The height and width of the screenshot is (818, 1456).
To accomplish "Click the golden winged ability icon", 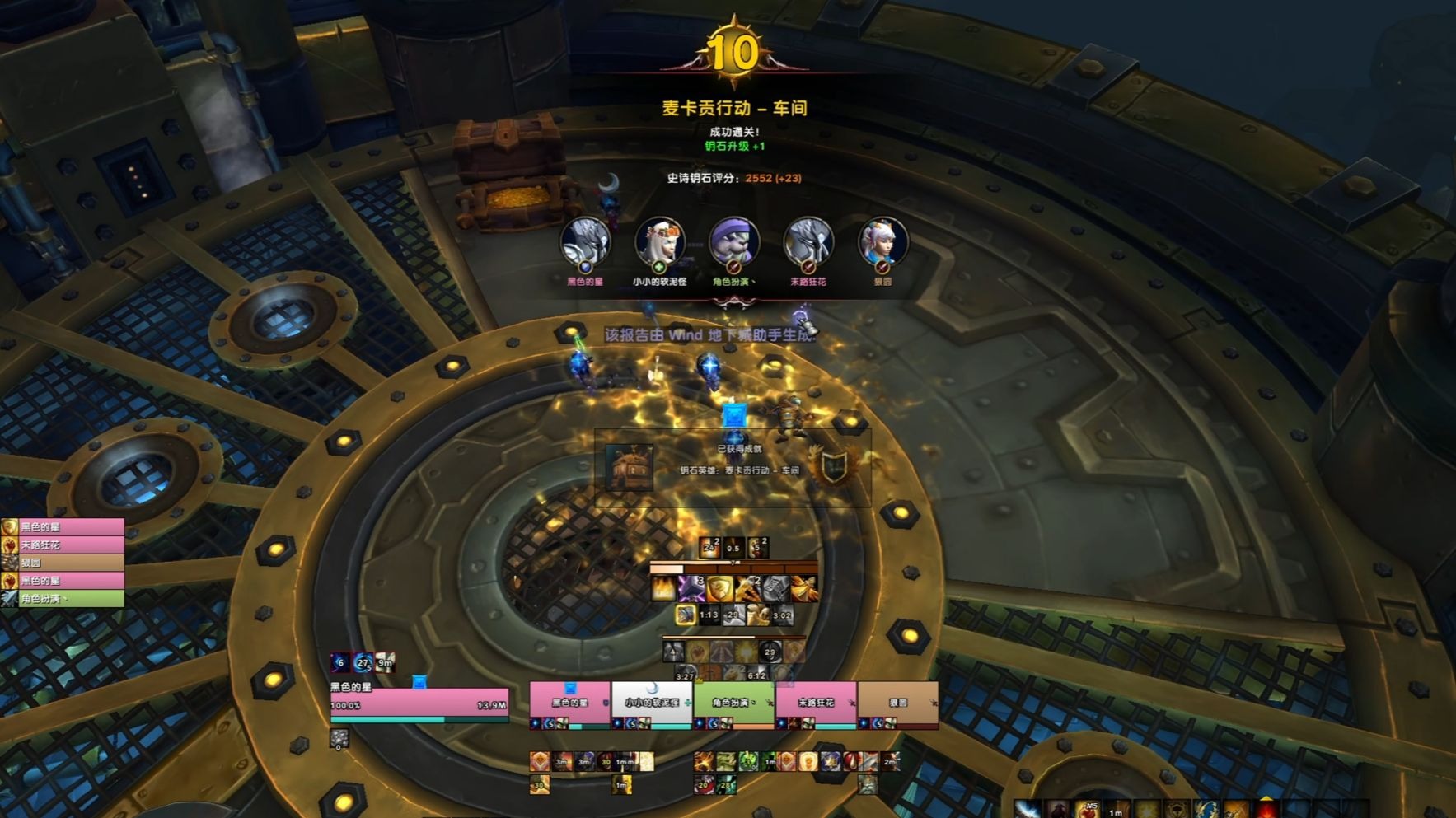I will pyautogui.click(x=804, y=588).
